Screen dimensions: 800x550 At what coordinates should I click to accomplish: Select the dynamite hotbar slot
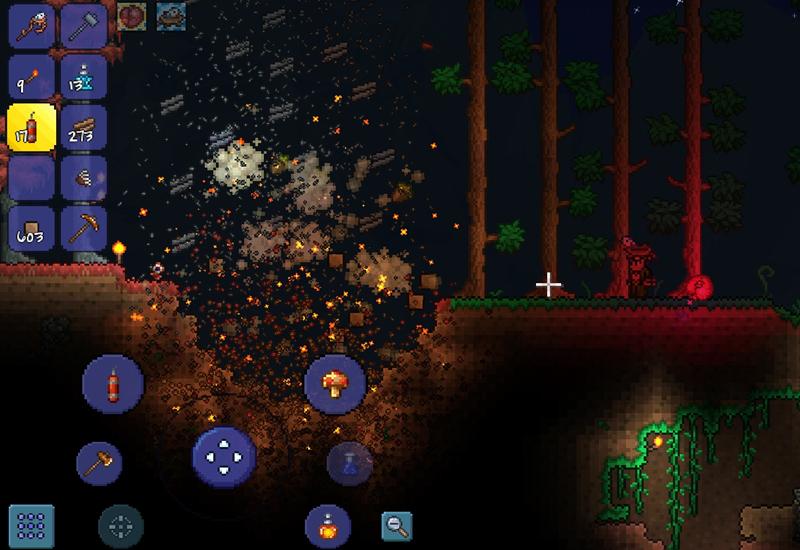click(31, 126)
